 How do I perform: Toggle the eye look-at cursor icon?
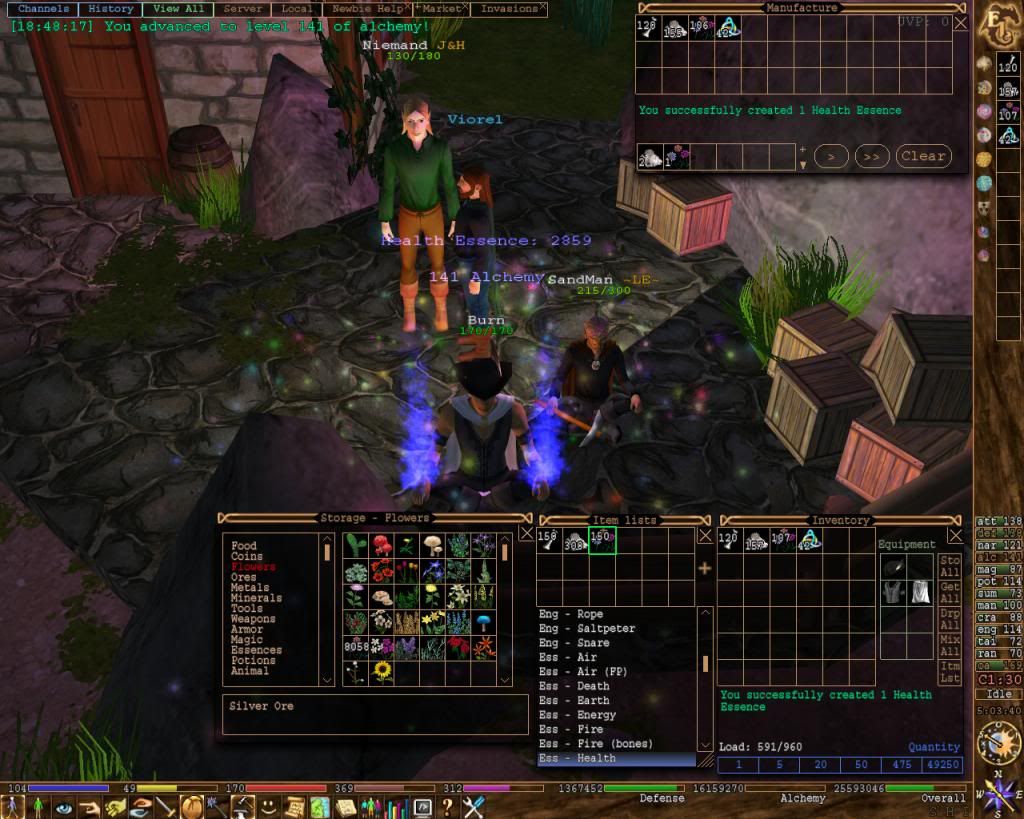coord(64,807)
